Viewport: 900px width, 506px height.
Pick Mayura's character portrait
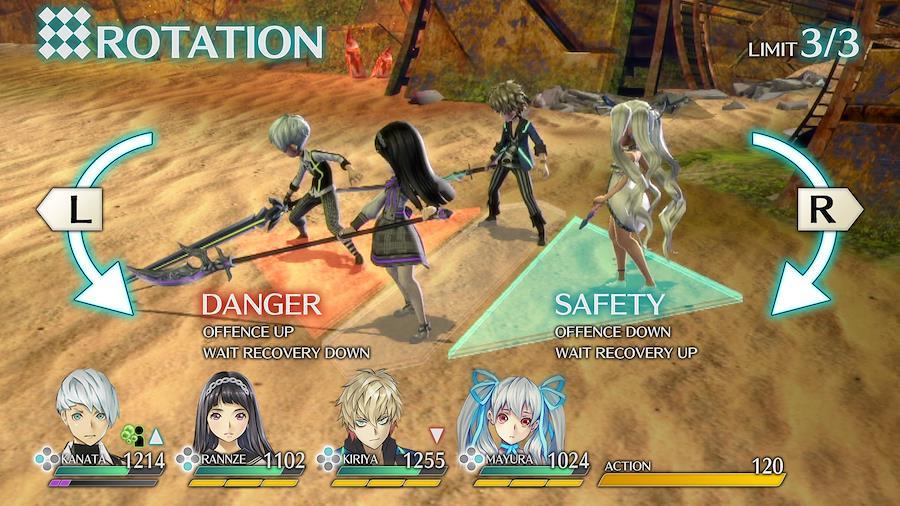pos(510,412)
